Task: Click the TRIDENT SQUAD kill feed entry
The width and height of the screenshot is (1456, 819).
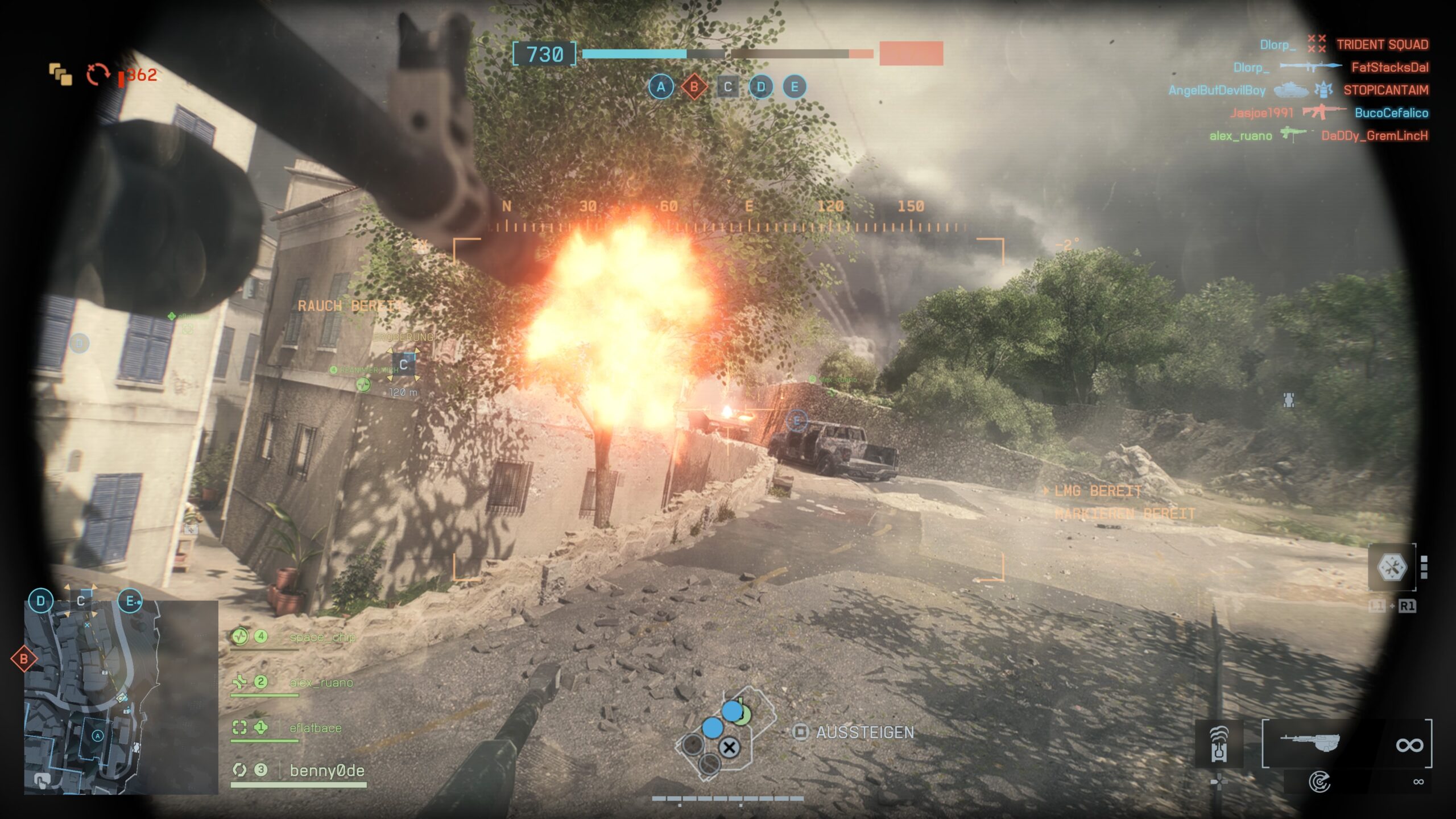Action: 1382,44
